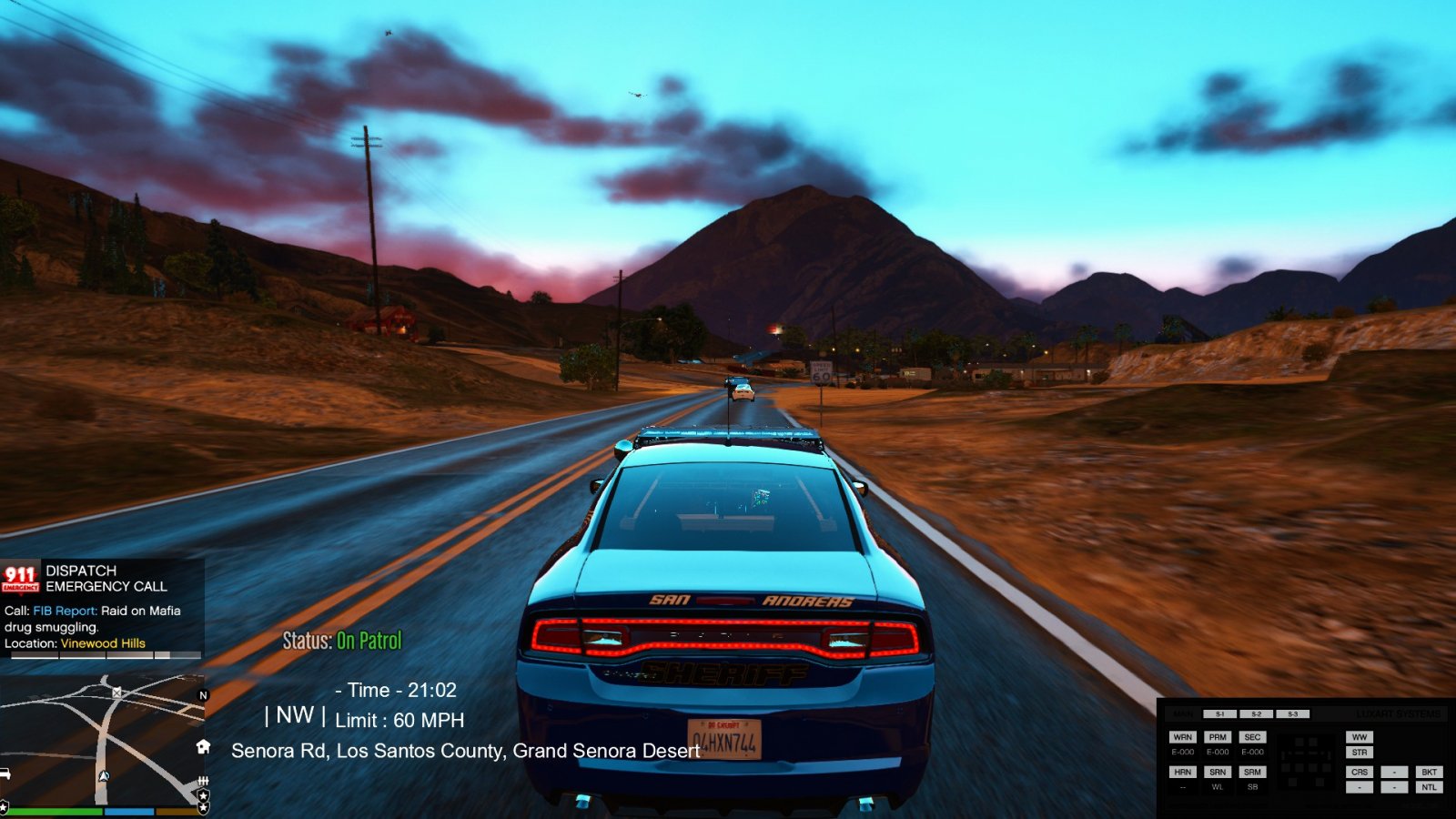Click the SRM siren mode button
The height and width of the screenshot is (819, 1456).
[1252, 772]
